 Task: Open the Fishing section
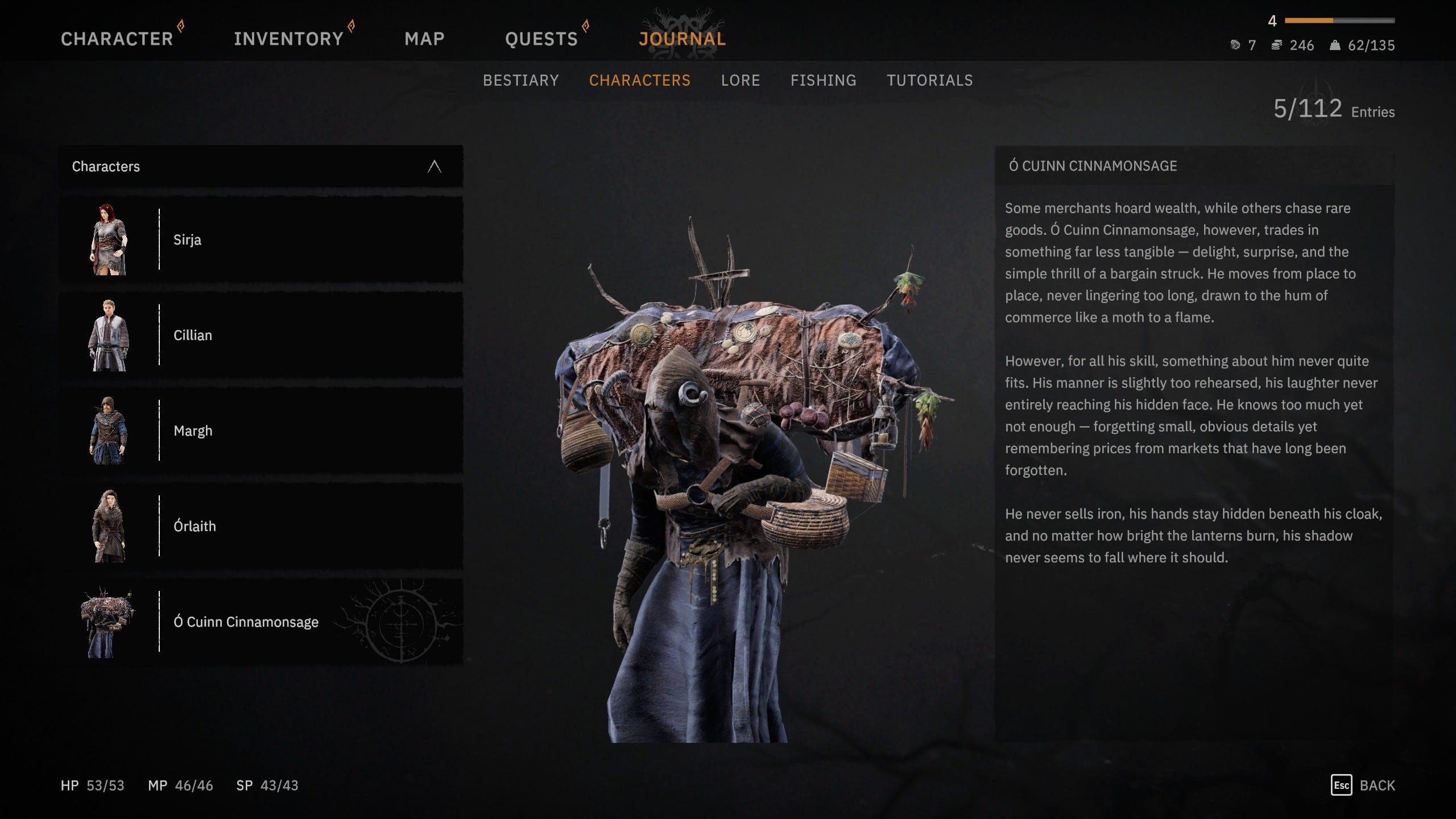pyautogui.click(x=823, y=80)
